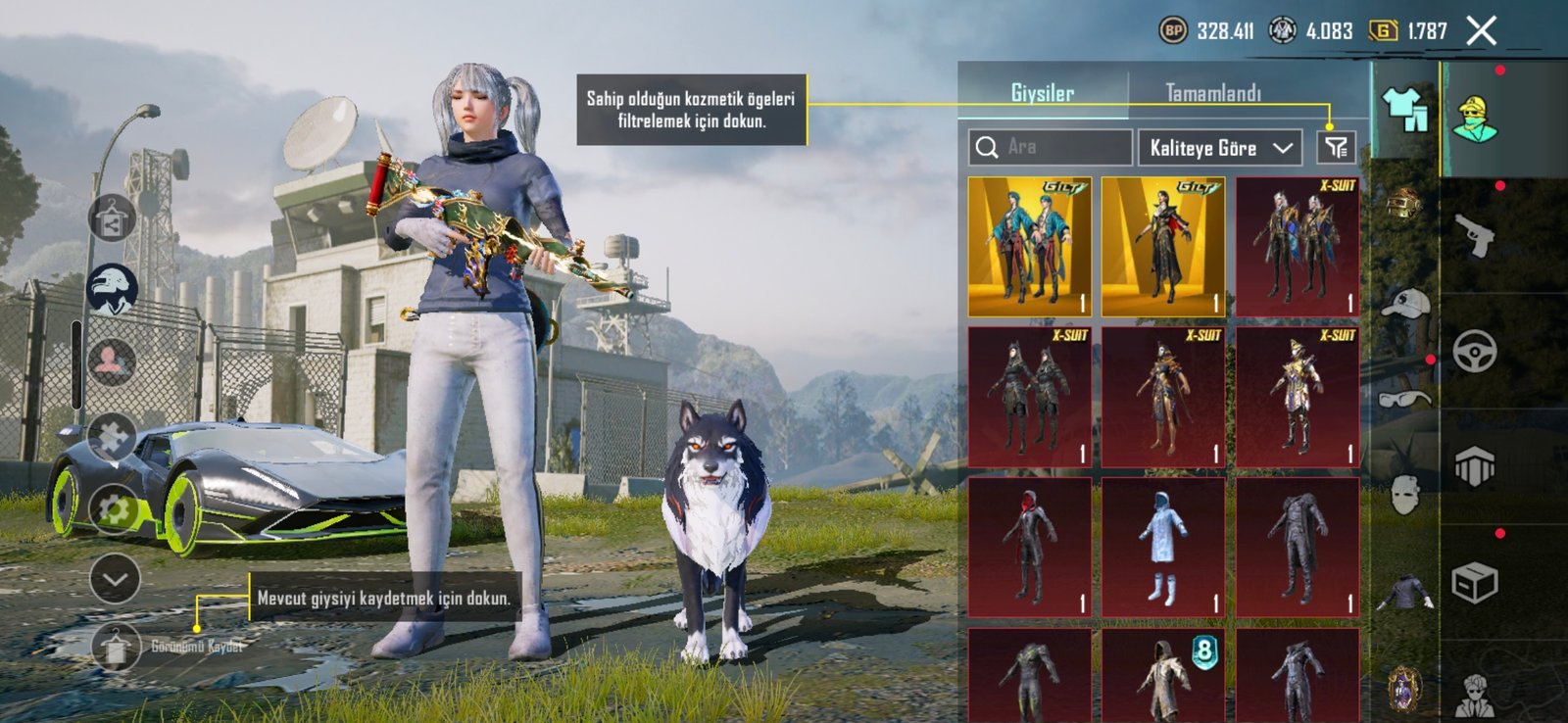Expand the down-arrow chevron button
This screenshot has height=723, width=1568.
pos(115,580)
